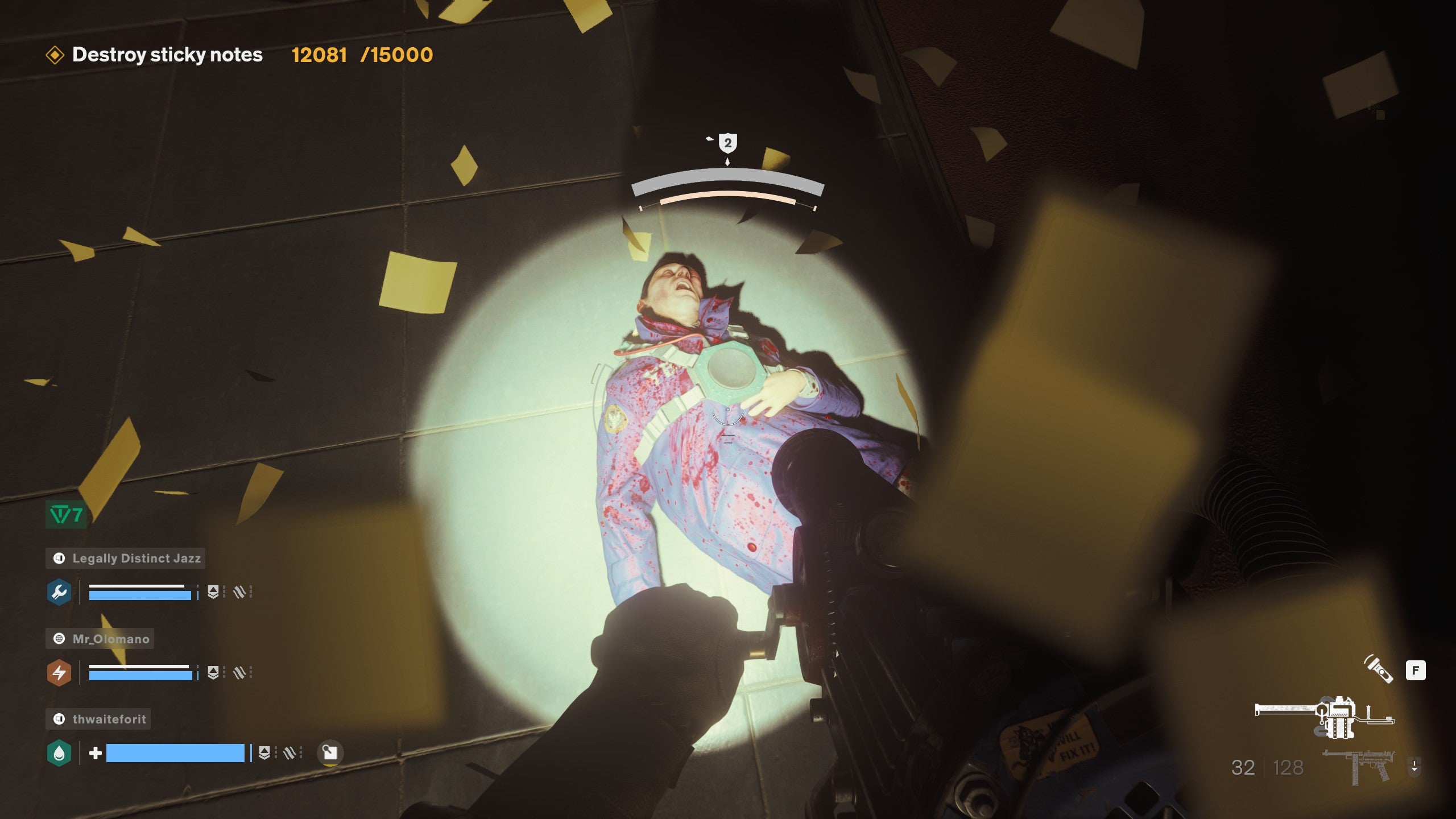Click the shield marker numbered 2
Image resolution: width=1456 pixels, height=819 pixels.
point(727,143)
